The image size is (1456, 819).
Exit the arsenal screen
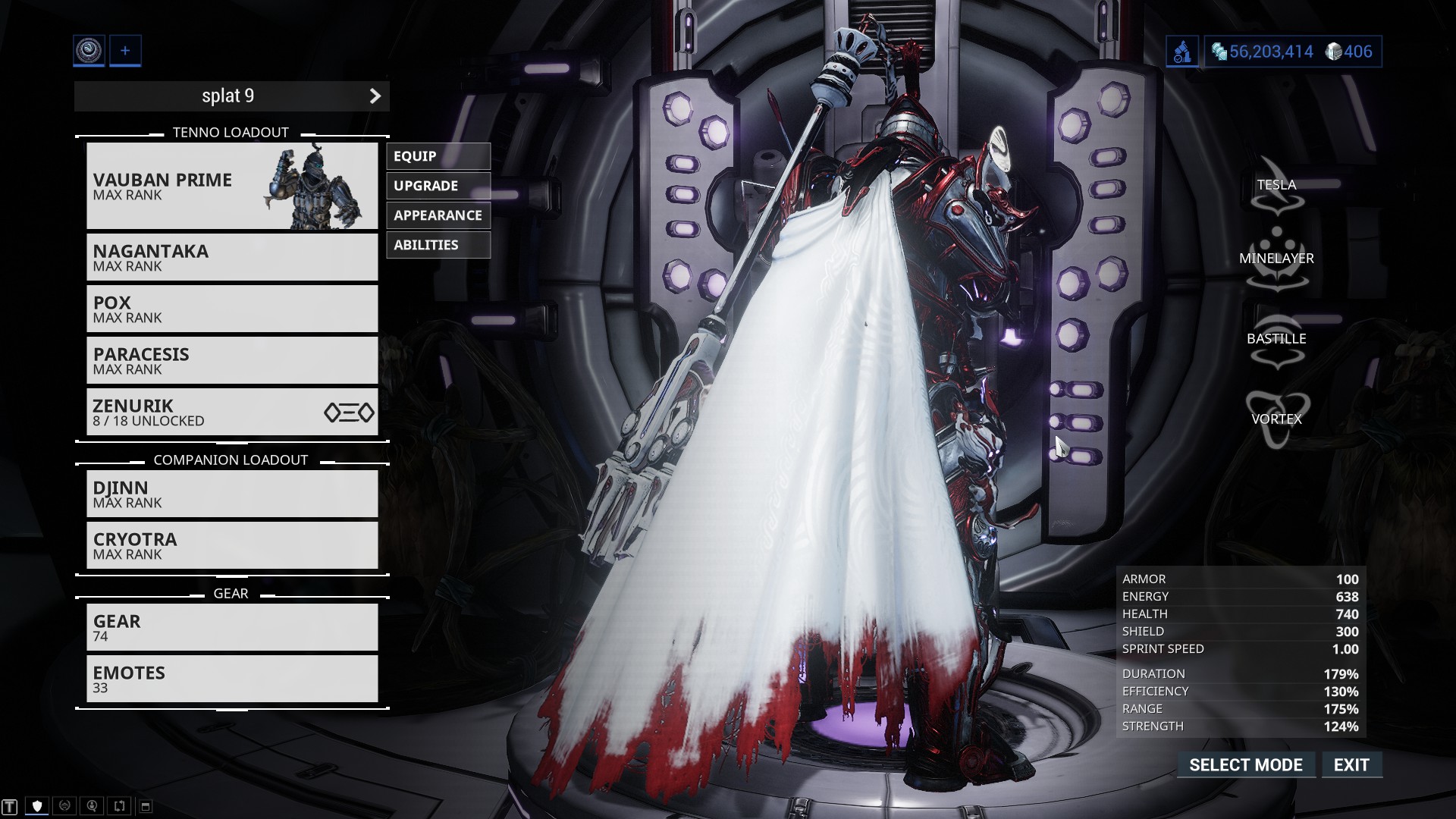click(1351, 765)
